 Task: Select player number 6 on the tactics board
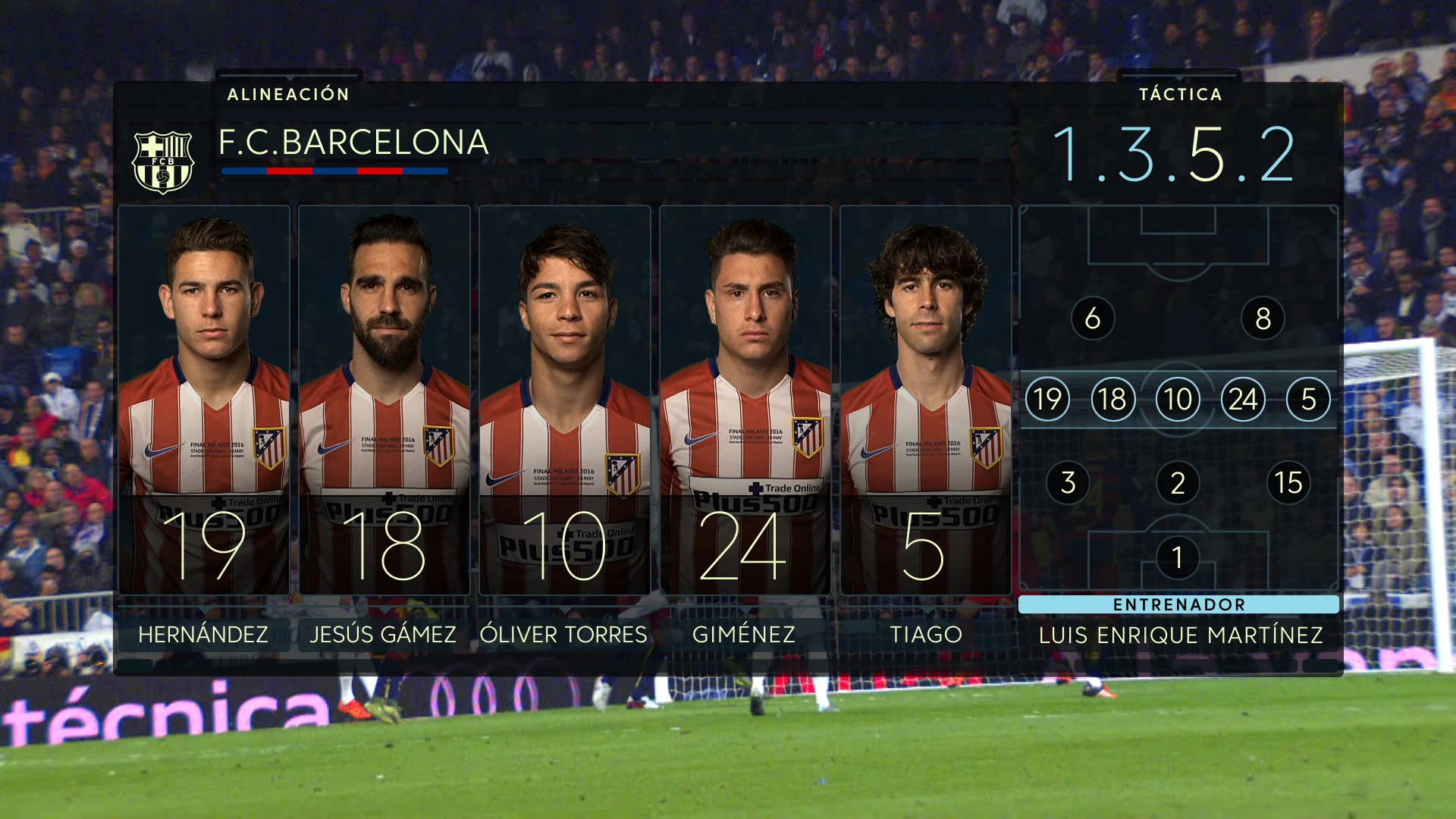[1092, 319]
